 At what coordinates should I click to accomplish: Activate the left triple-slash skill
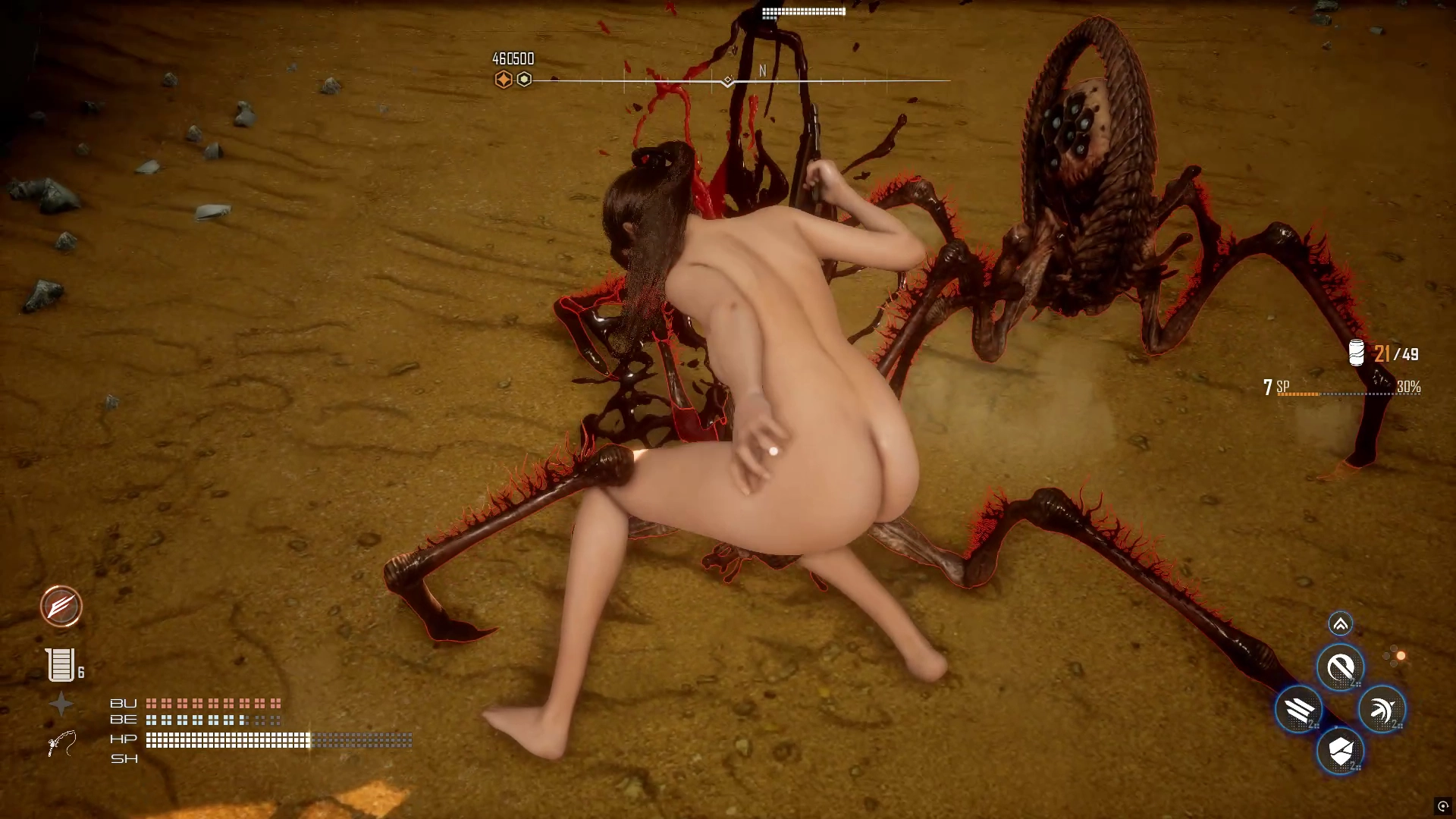(x=1299, y=710)
